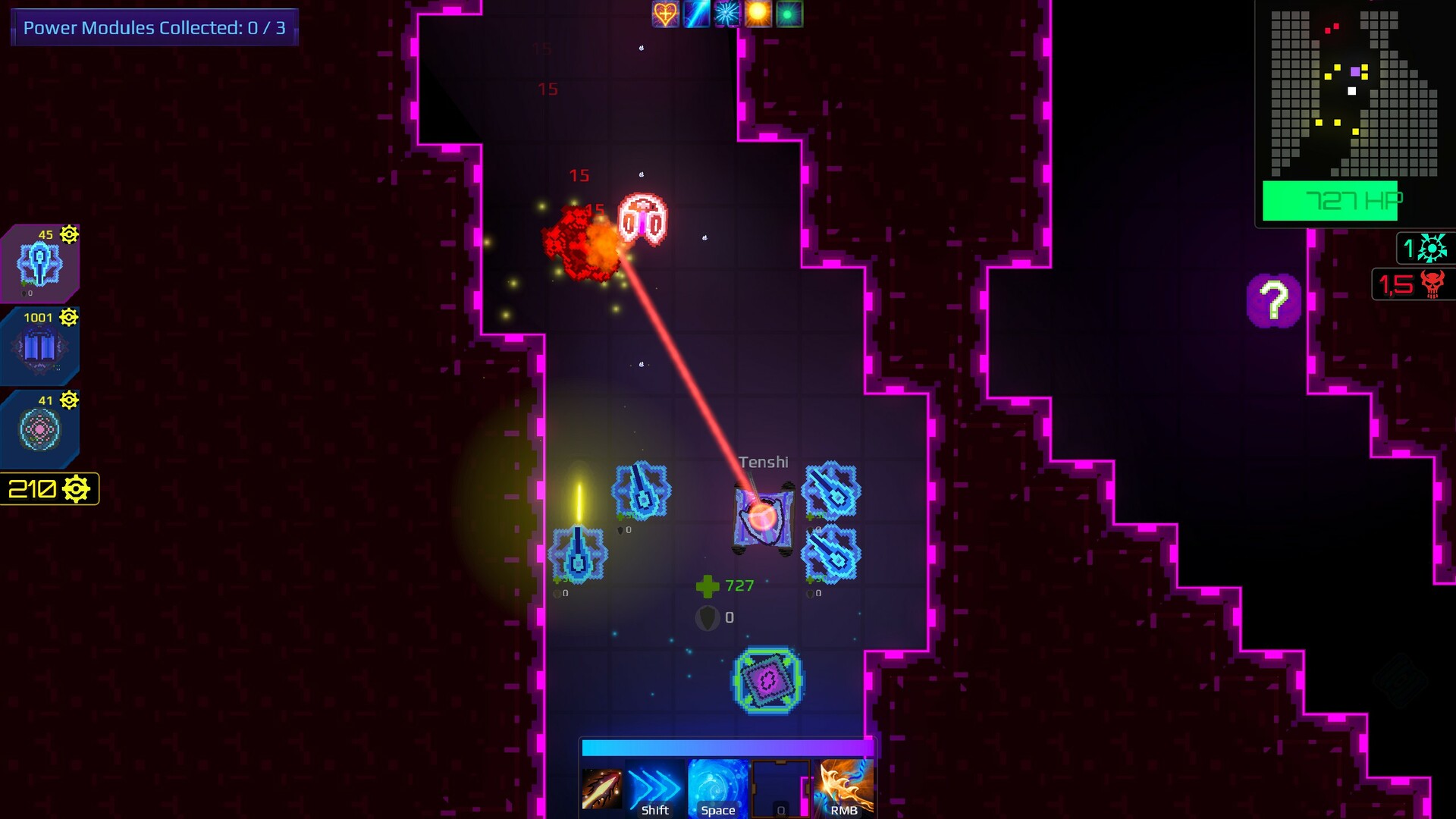This screenshot has width=1456, height=819.
Task: Activate the Space vortex ability
Action: (717, 787)
